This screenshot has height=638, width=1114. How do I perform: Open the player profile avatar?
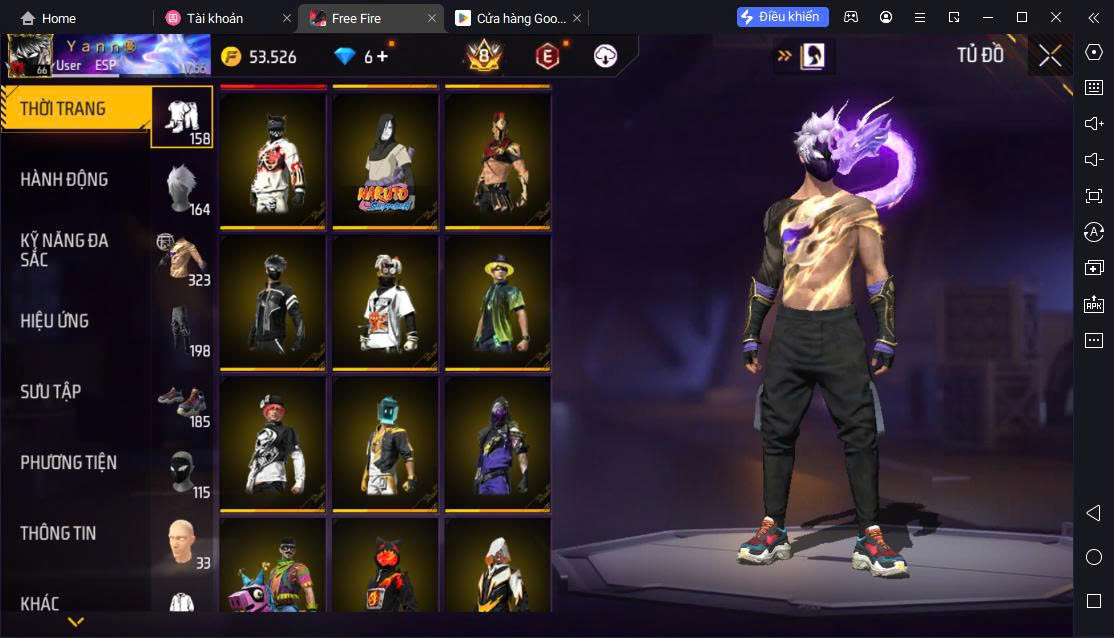[x=30, y=56]
